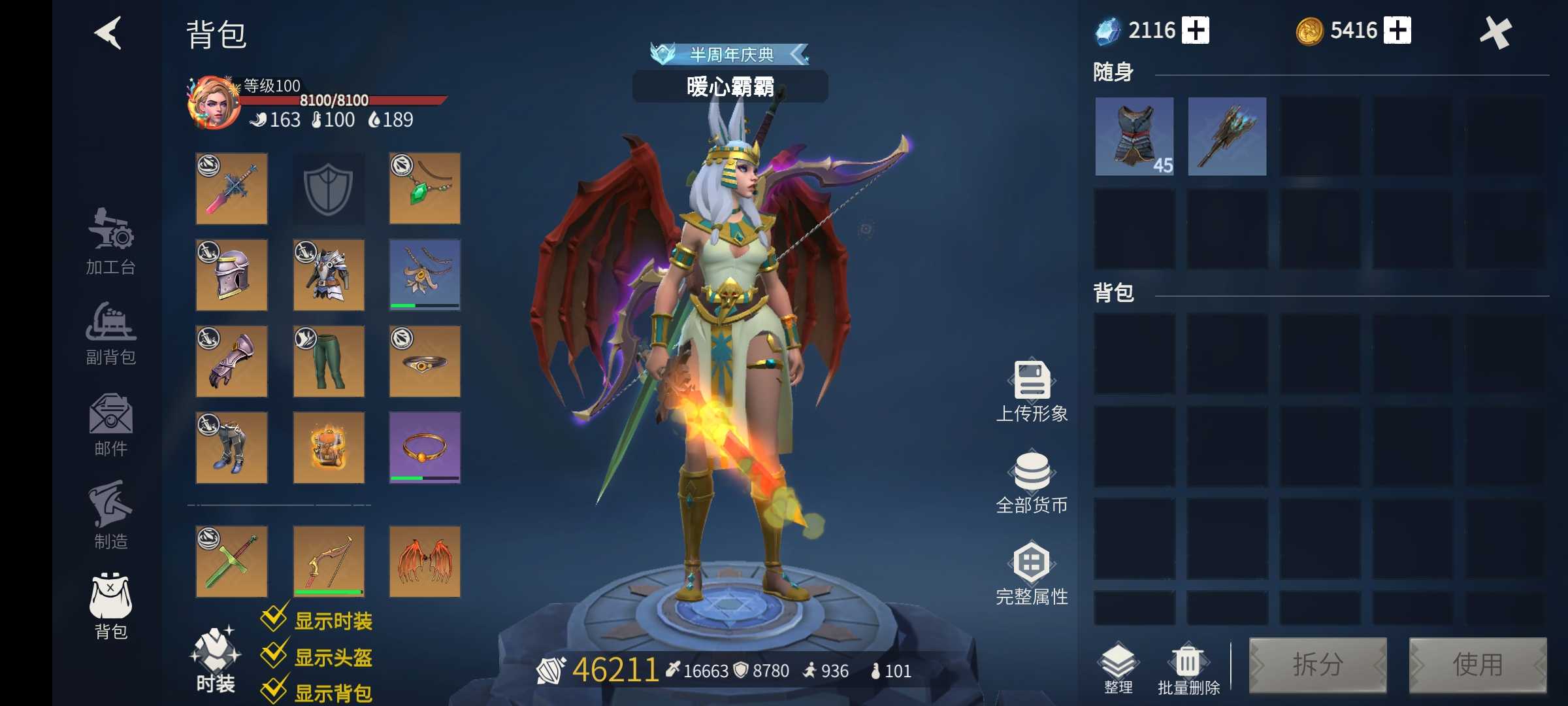Screen dimensions: 1568x706
Task: Tap the plus to buy more diamonds
Action: coord(1196,29)
